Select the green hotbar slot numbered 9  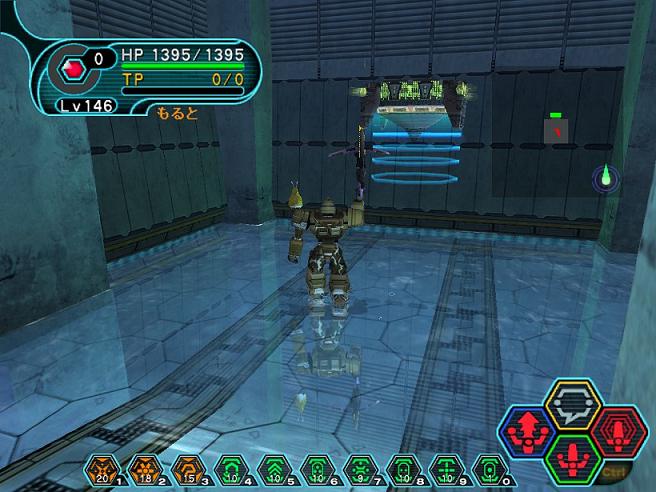[444, 467]
